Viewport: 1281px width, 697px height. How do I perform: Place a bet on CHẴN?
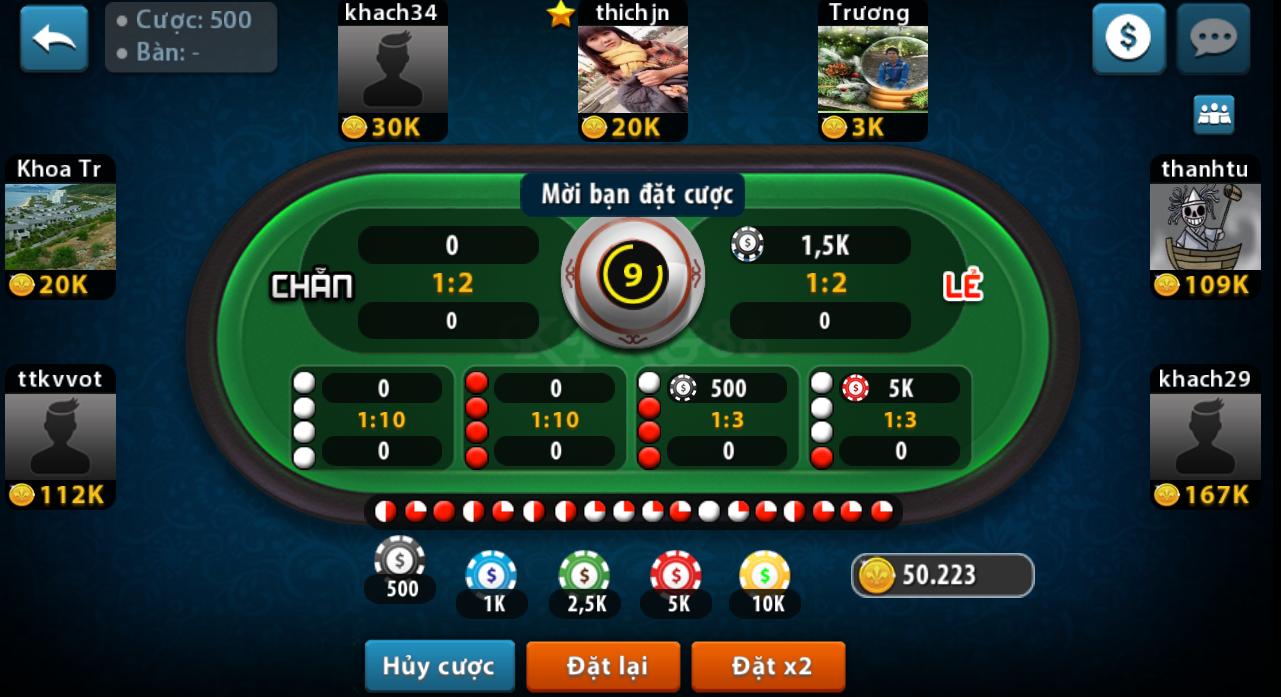point(420,284)
